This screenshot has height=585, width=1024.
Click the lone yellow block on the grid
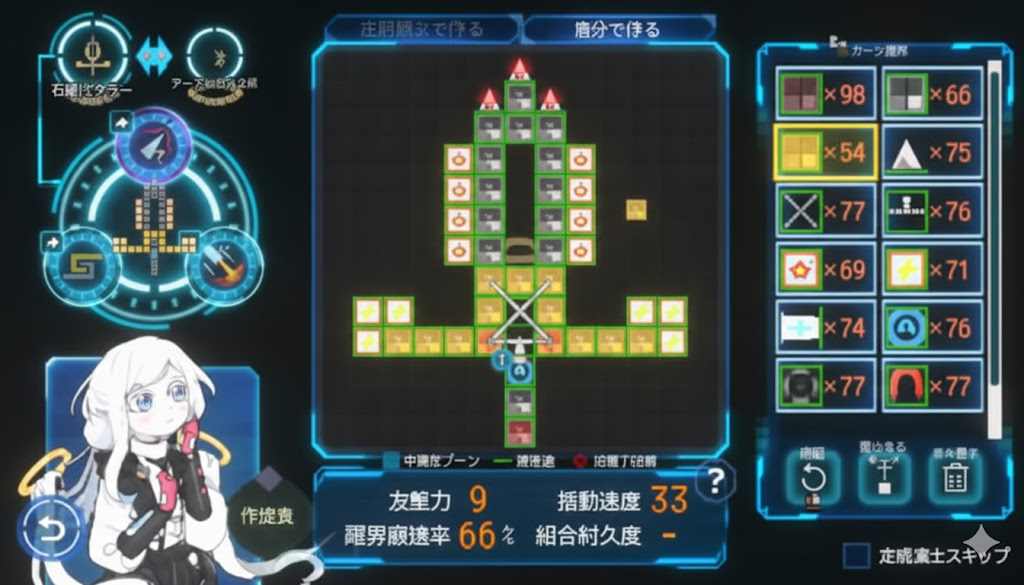(x=637, y=209)
